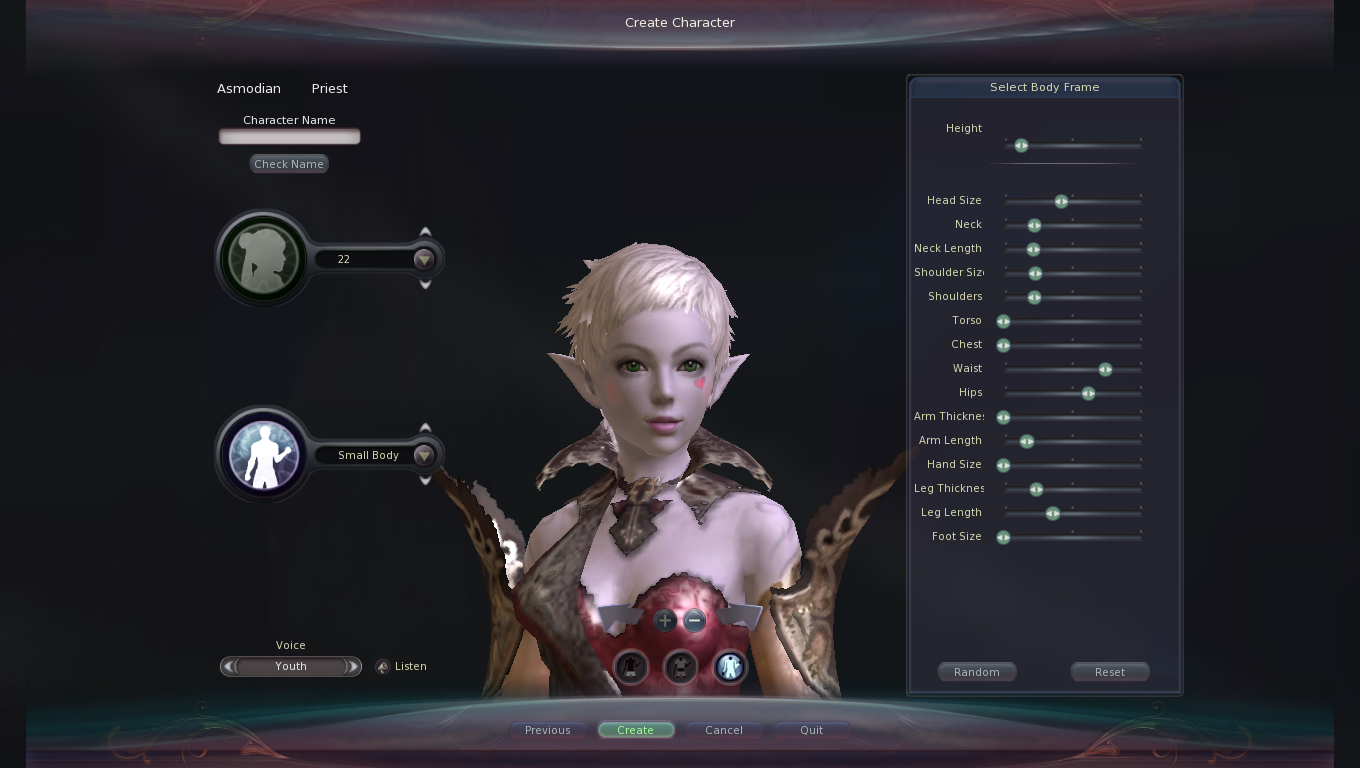Reset the body frame sliders
Viewport: 1360px width, 768px height.
pyautogui.click(x=1109, y=672)
